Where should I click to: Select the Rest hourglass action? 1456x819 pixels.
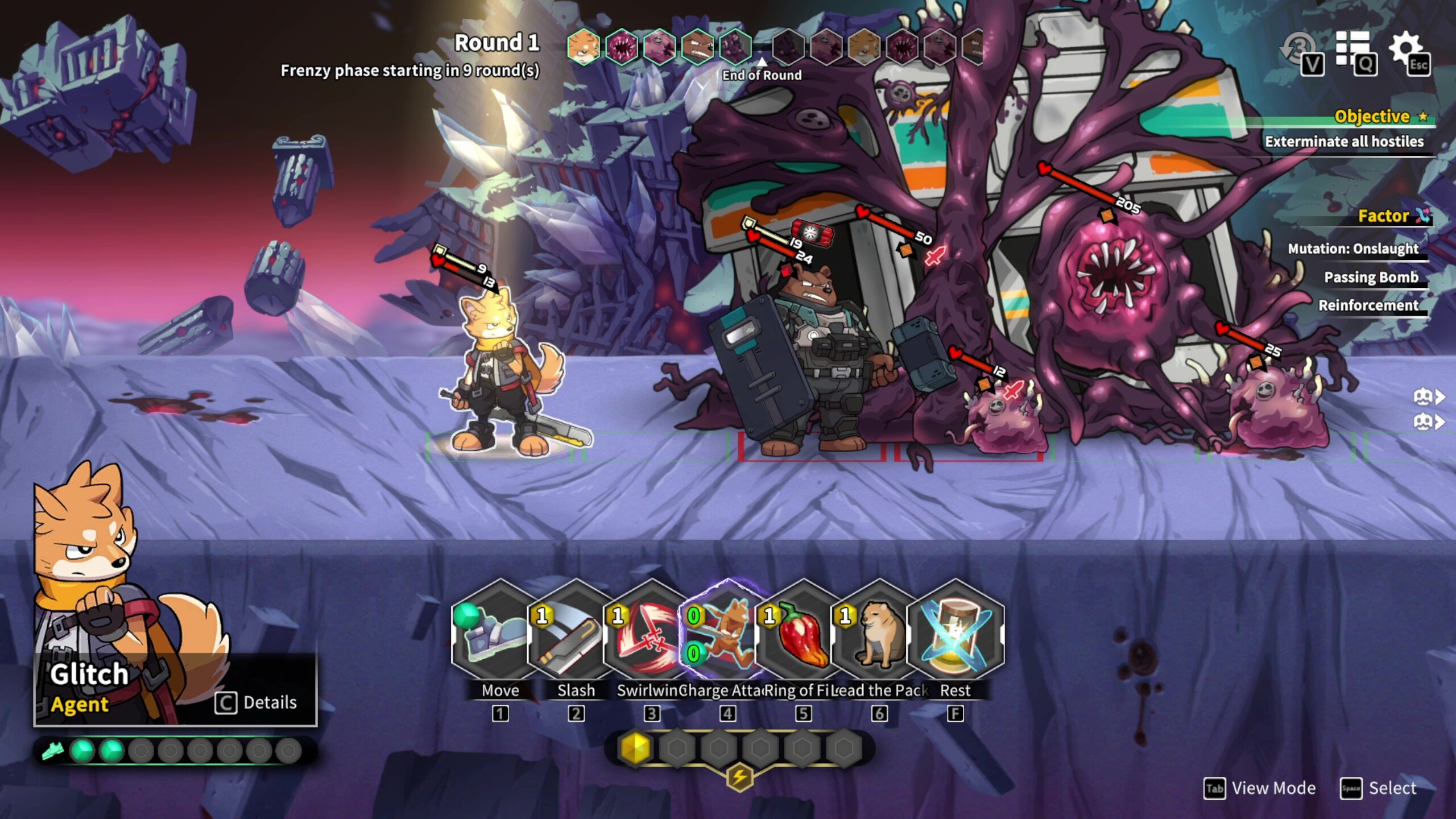coord(955,632)
